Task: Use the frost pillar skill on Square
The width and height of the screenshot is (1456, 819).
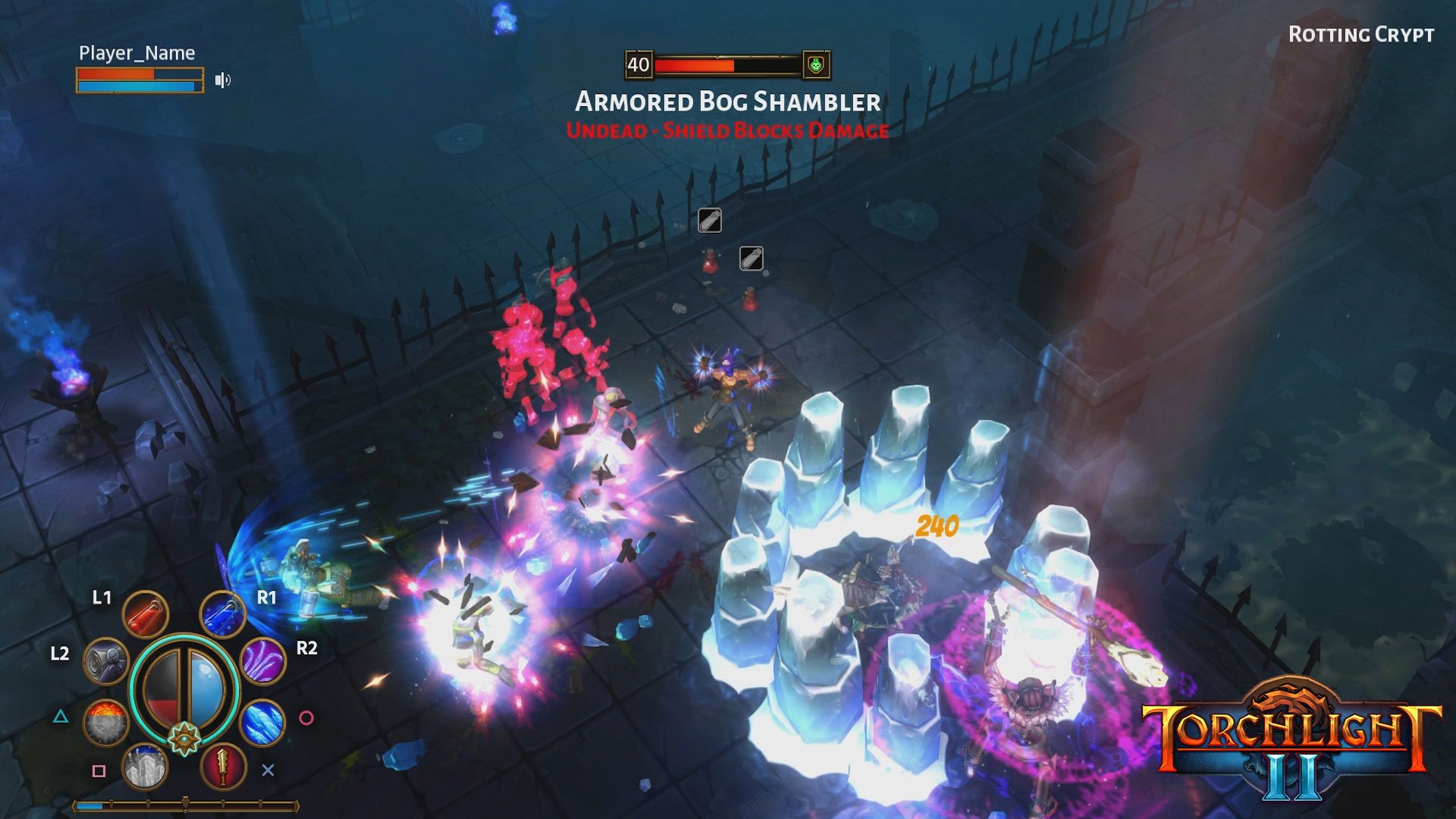Action: (145, 767)
